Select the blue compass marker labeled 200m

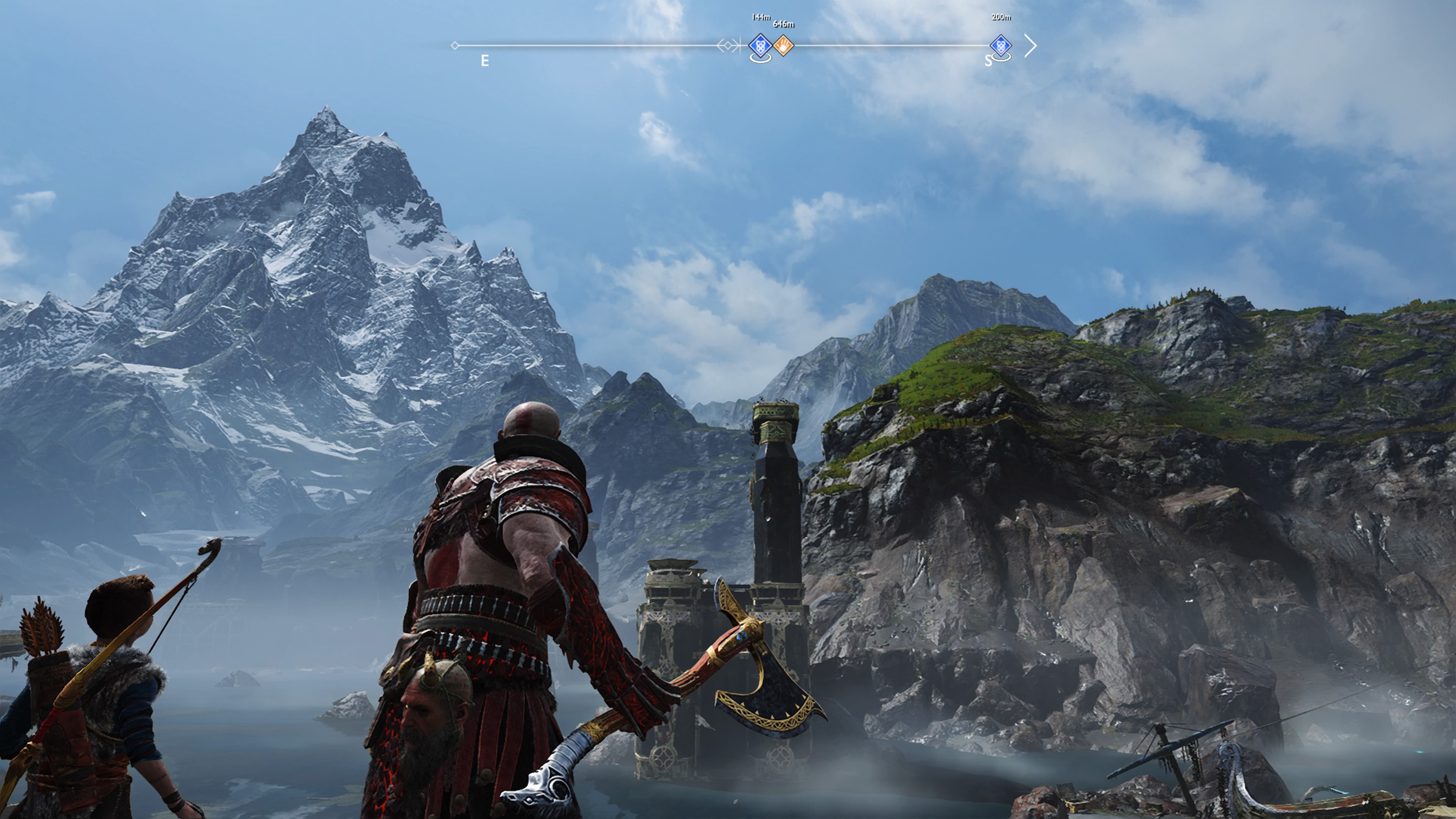(1001, 45)
